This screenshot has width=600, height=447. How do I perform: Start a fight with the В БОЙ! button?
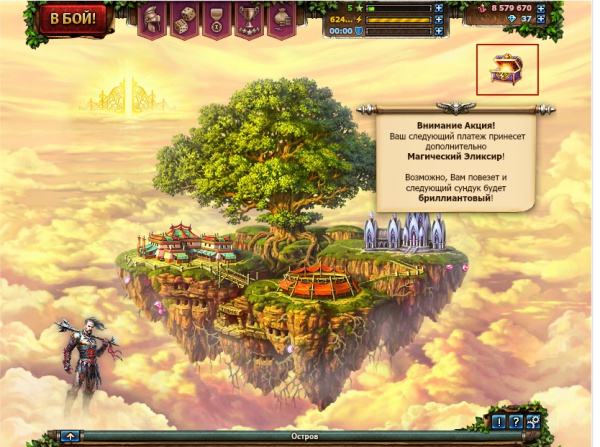click(x=70, y=19)
